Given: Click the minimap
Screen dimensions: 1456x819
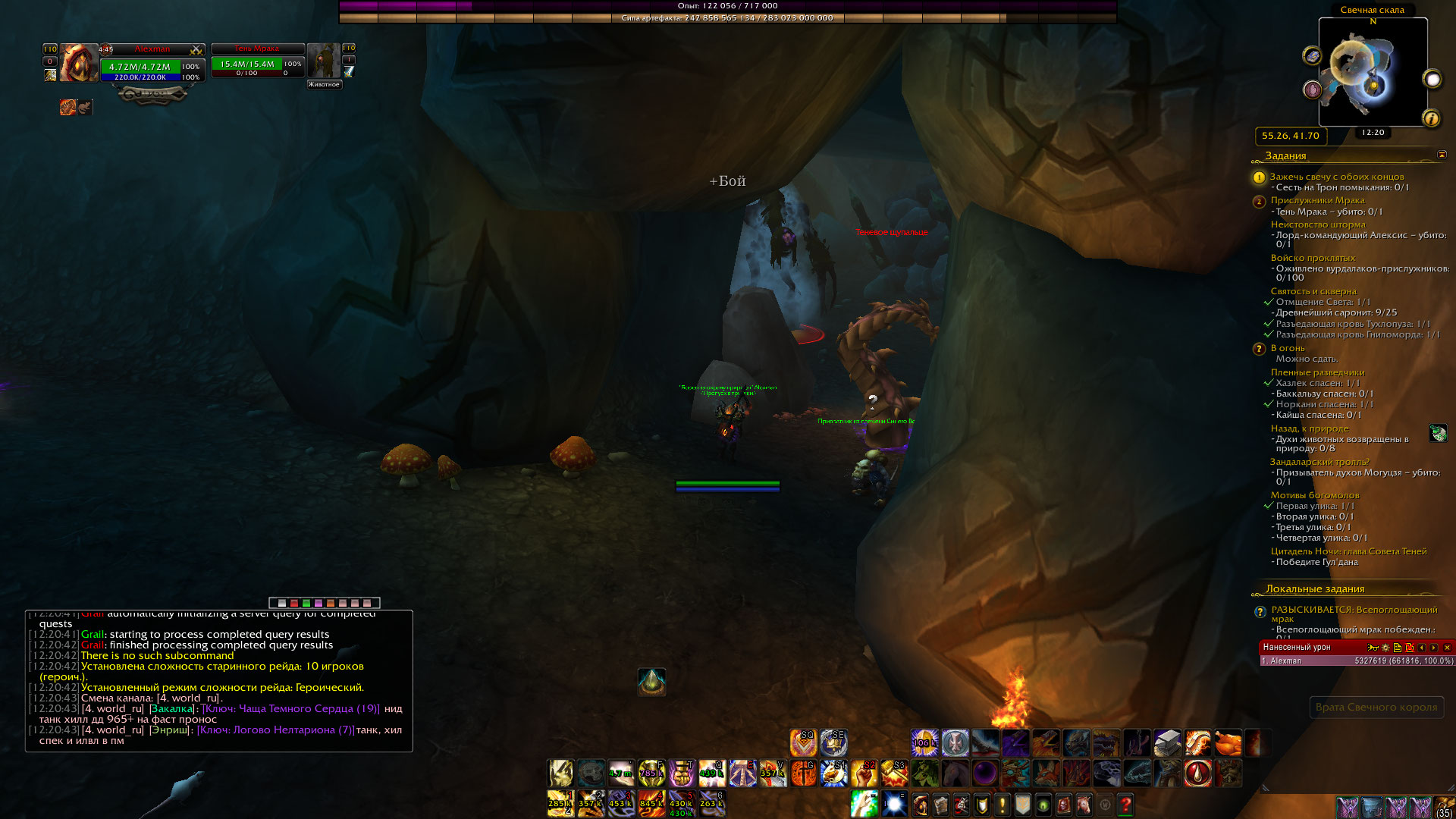Looking at the screenshot, I should (1373, 72).
